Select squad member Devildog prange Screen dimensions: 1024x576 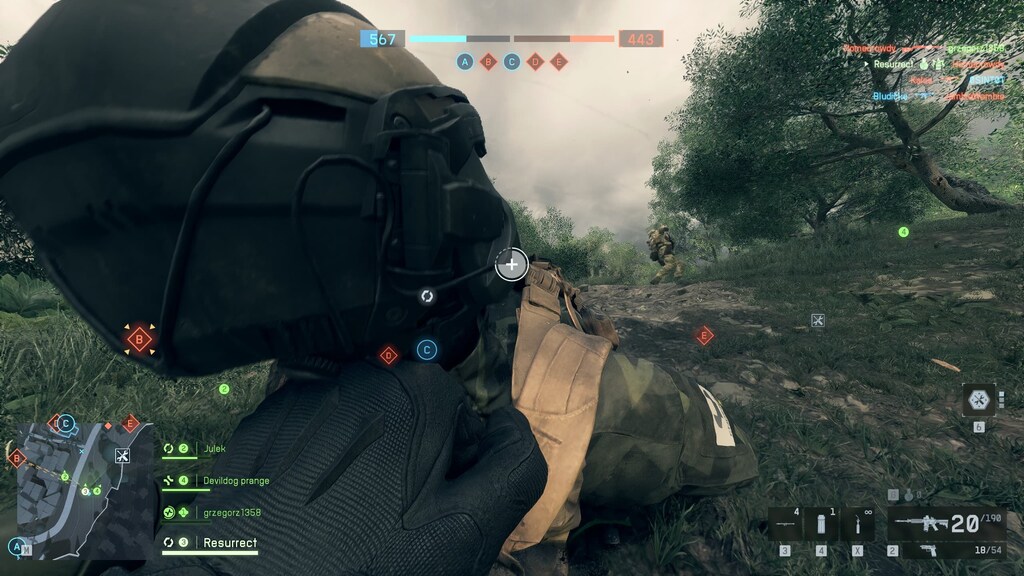[236, 481]
